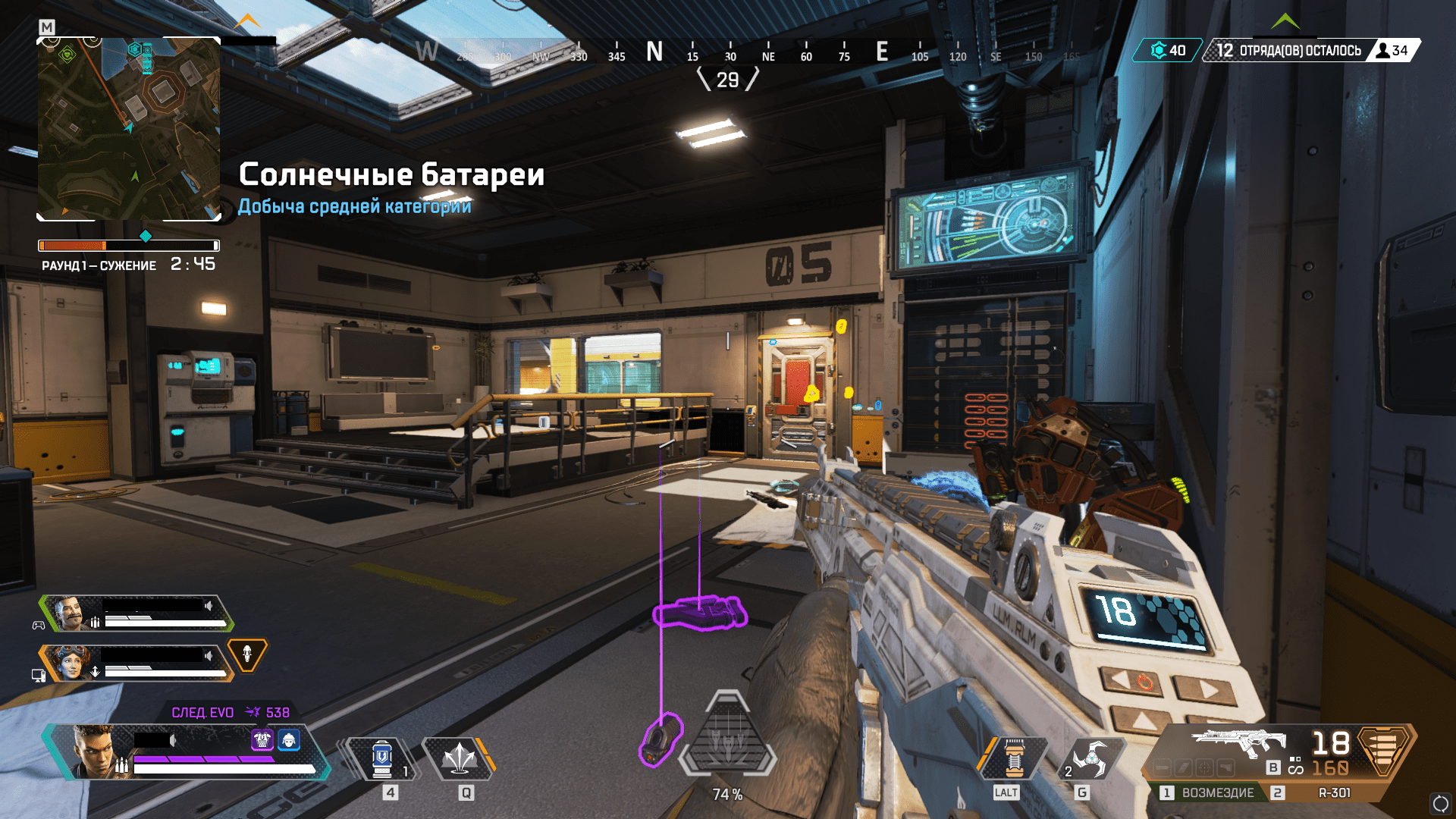Click the circular arrows icon in the corner
The width and height of the screenshot is (1456, 819).
[1440, 803]
